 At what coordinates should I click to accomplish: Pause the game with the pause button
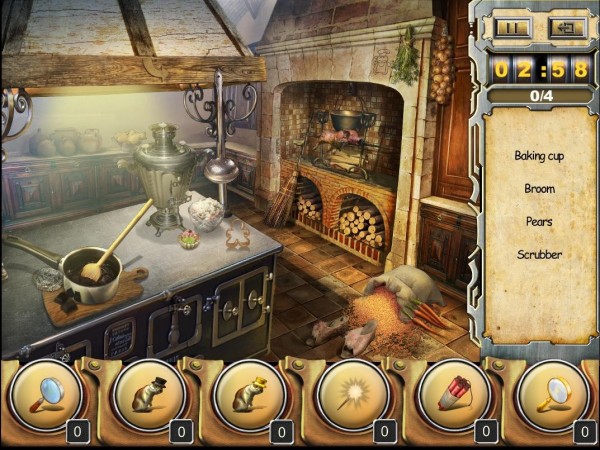511,28
